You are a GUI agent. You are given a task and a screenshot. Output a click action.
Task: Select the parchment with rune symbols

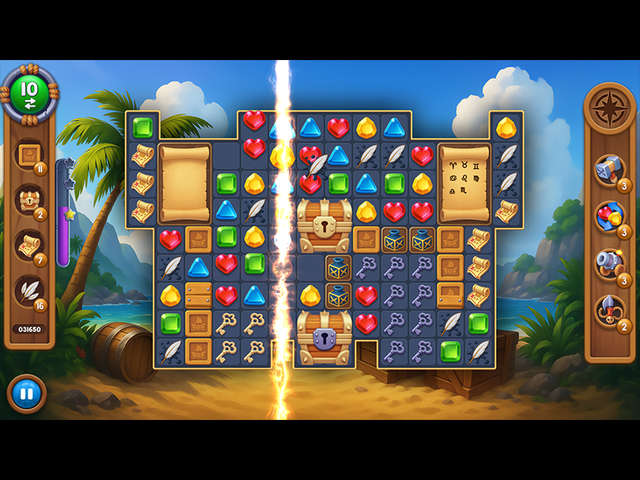(x=464, y=182)
